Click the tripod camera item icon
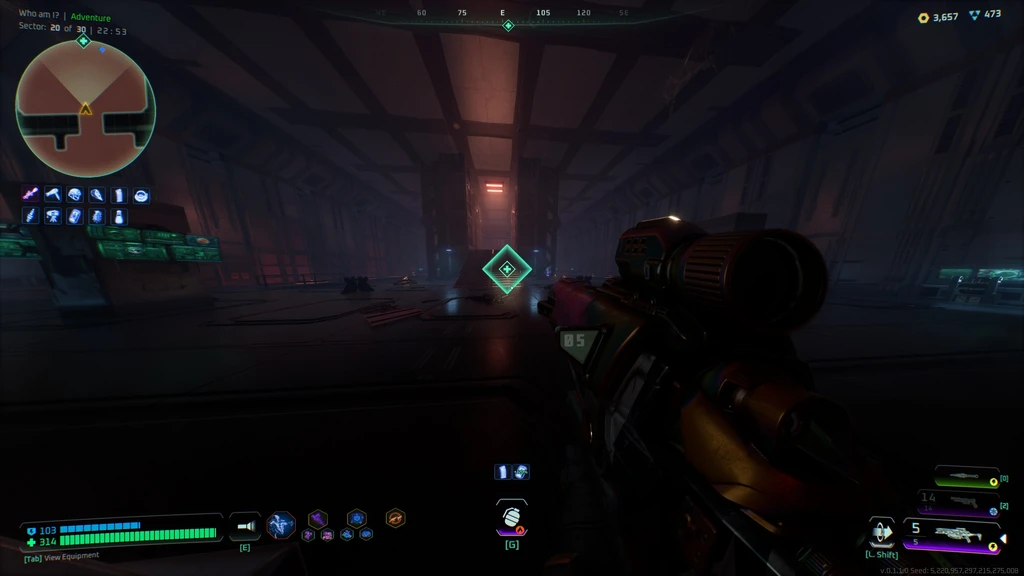 [53, 216]
